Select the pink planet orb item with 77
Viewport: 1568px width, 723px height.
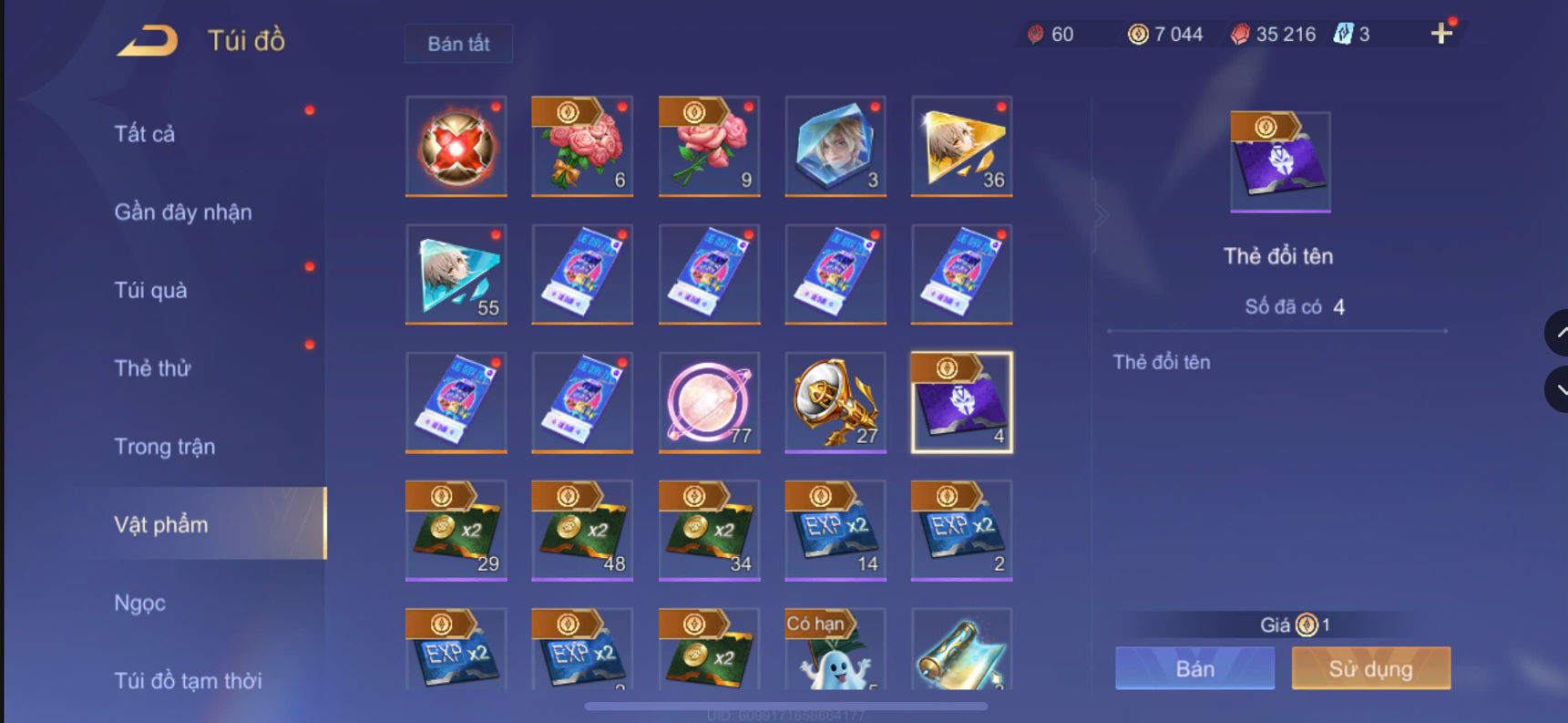[x=709, y=403]
